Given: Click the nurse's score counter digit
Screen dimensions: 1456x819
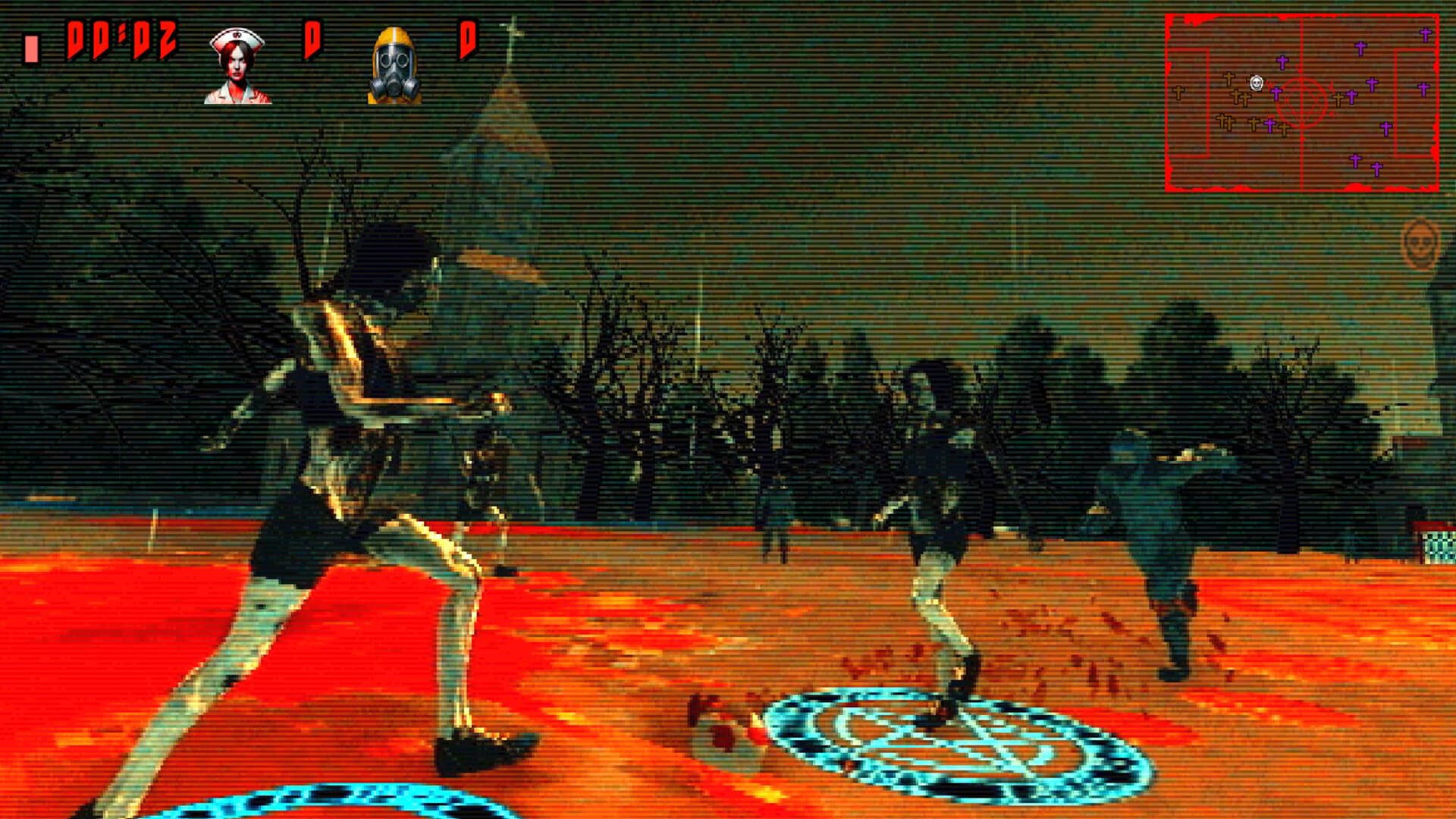Looking at the screenshot, I should coord(313,39).
